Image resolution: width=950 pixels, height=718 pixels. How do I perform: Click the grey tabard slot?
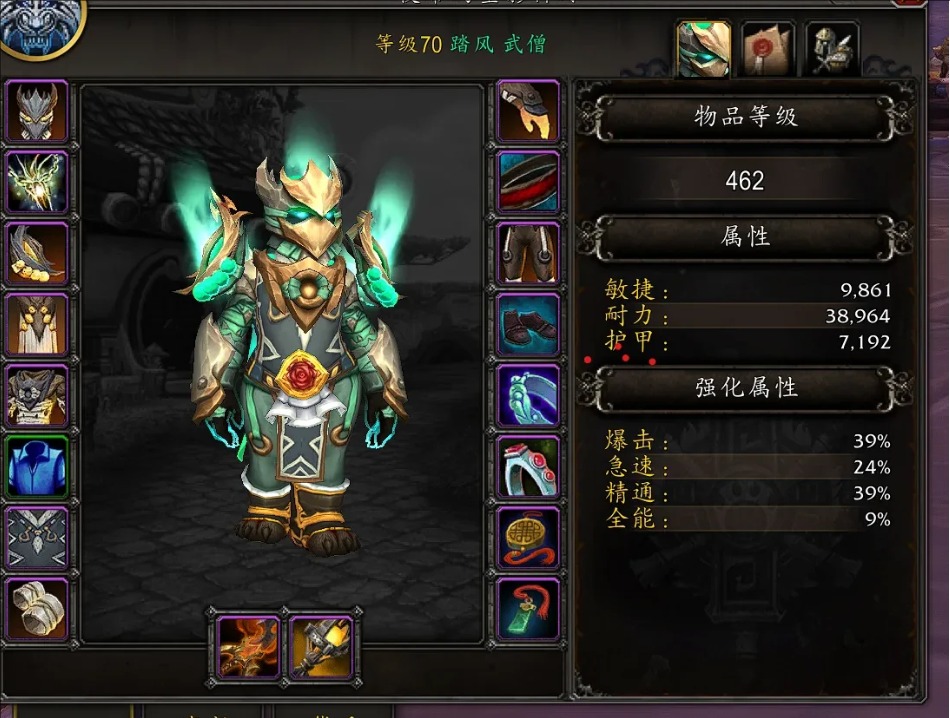[x=38, y=537]
